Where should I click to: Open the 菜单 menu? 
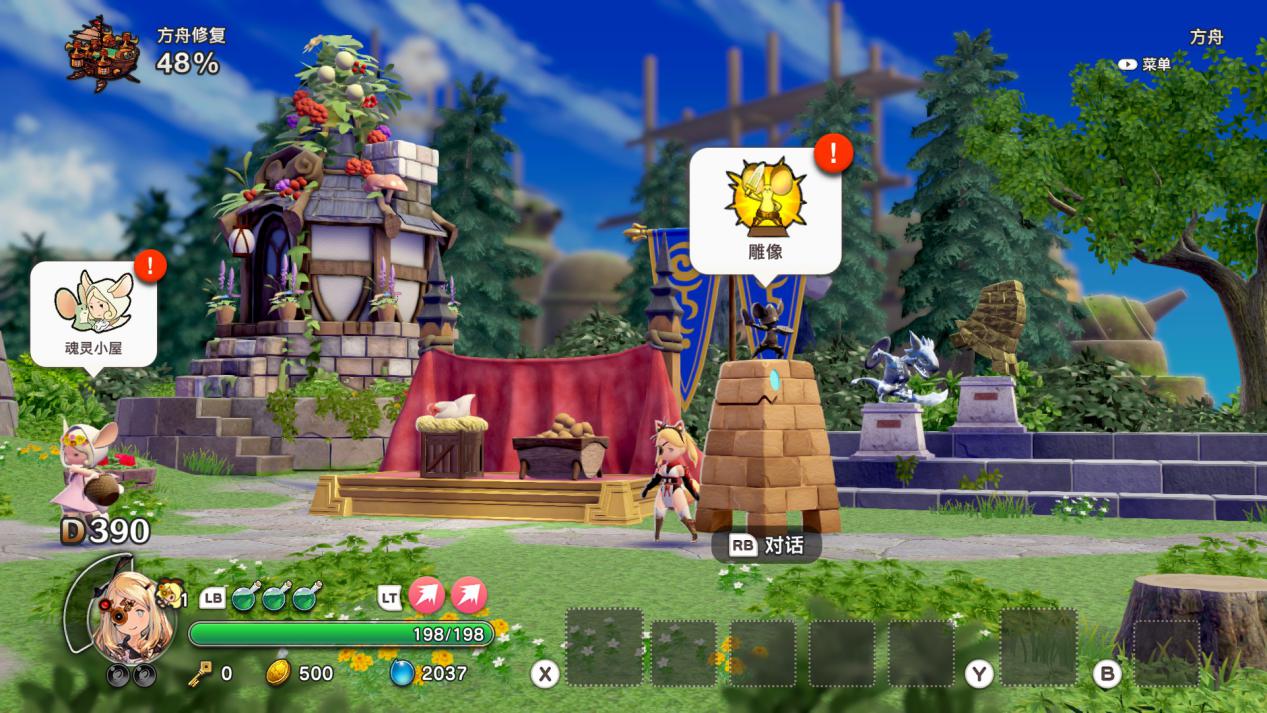[1145, 64]
